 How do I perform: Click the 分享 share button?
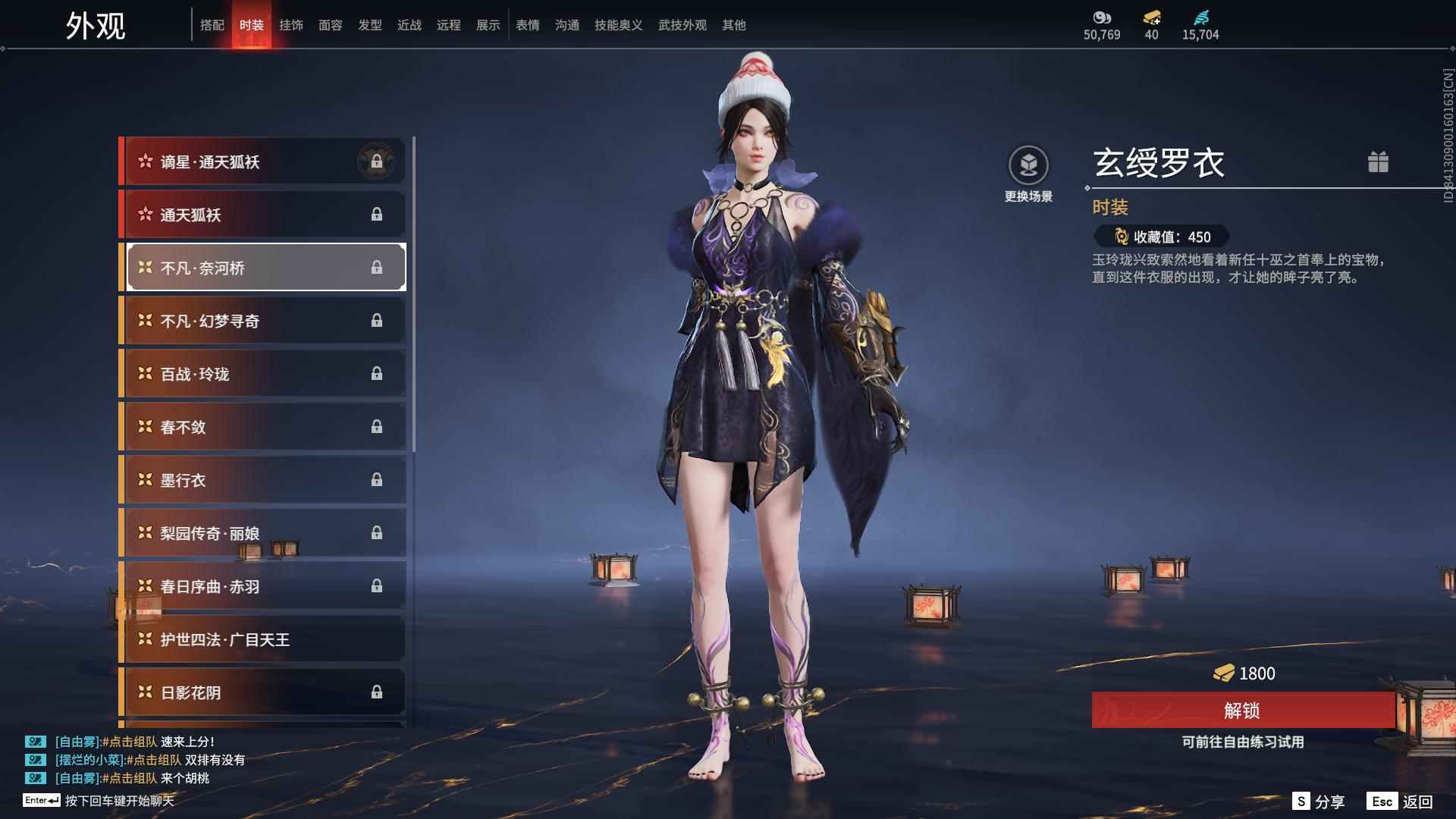(1318, 800)
